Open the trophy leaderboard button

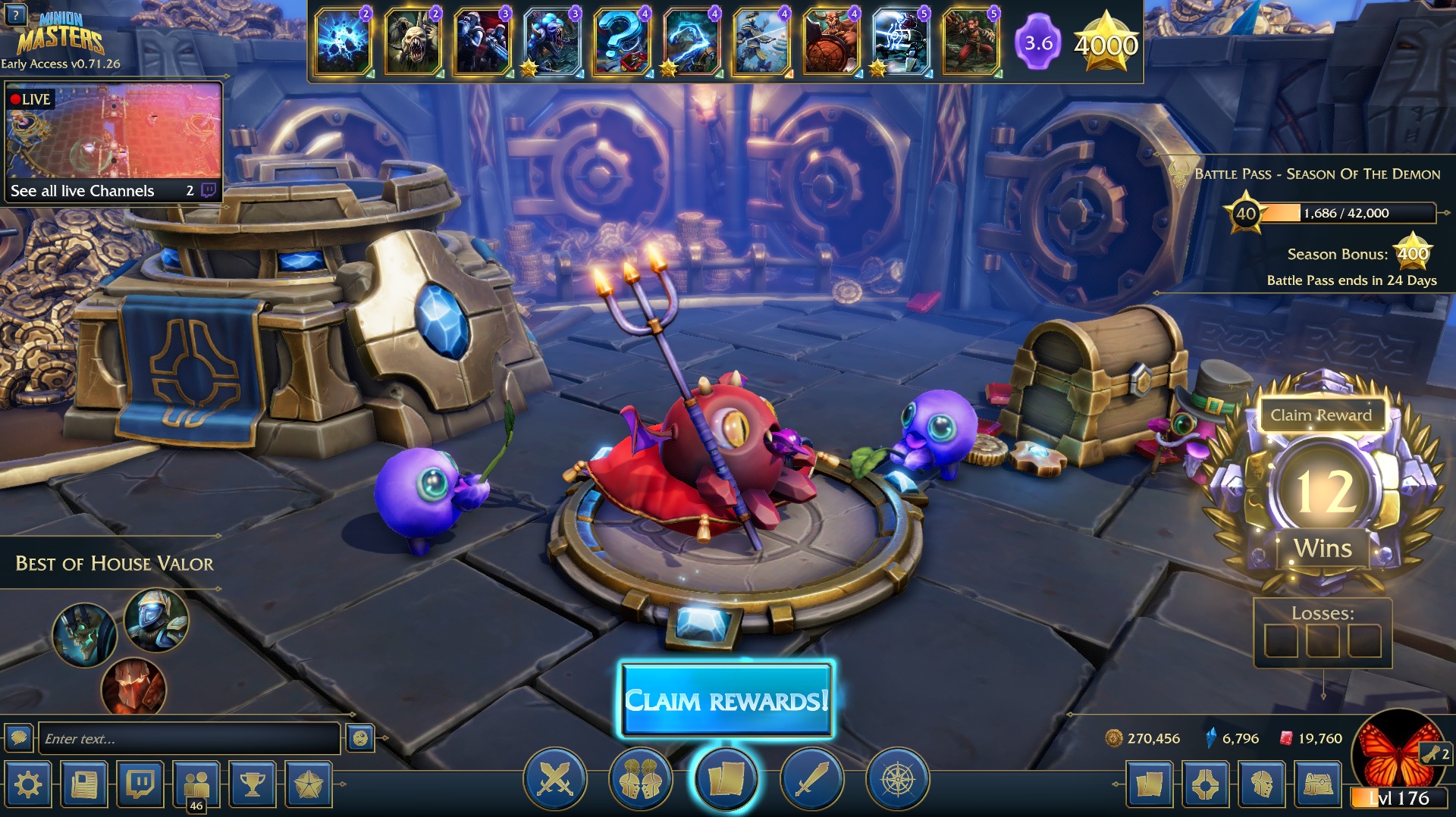253,785
